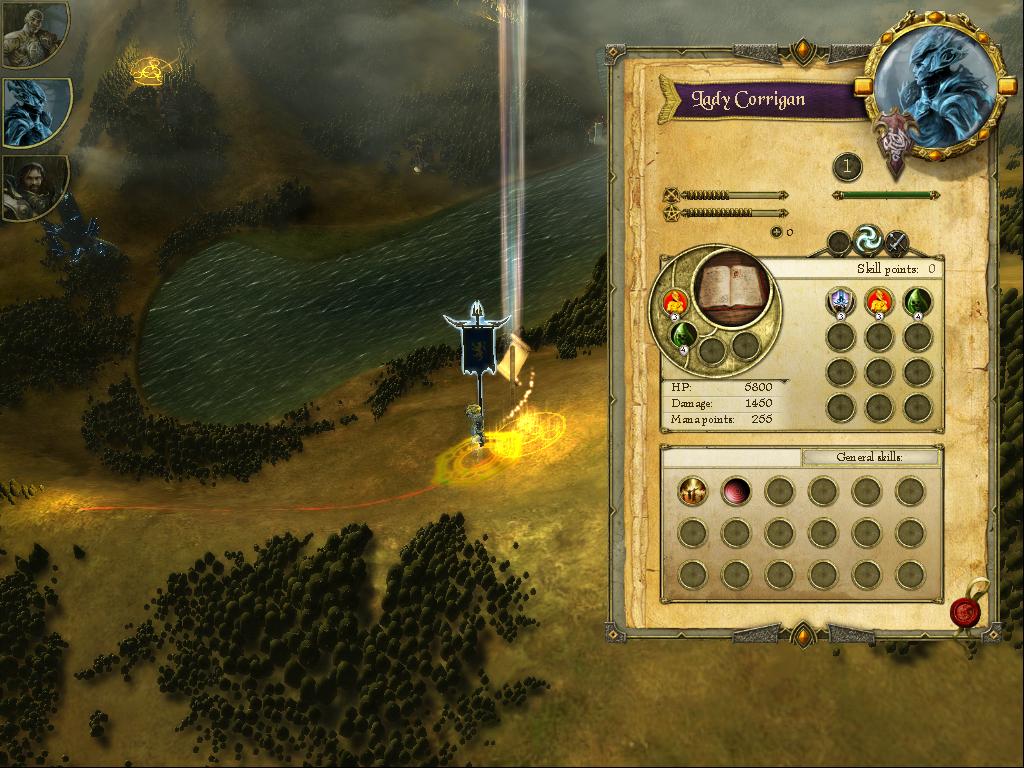Close the sheet with the red wax seal
The width and height of the screenshot is (1024, 768).
pos(965,609)
